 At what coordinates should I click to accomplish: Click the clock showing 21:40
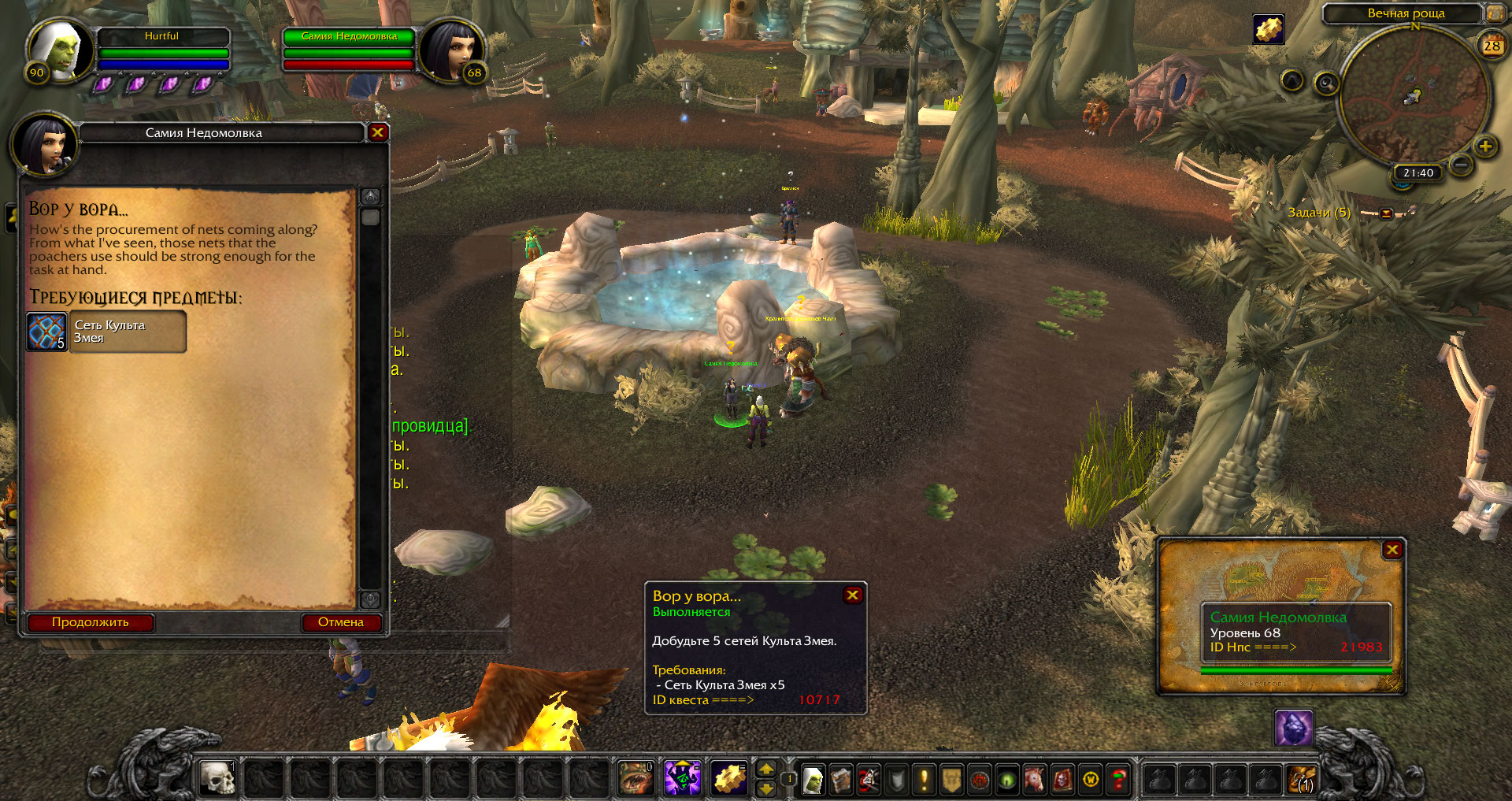tap(1417, 173)
